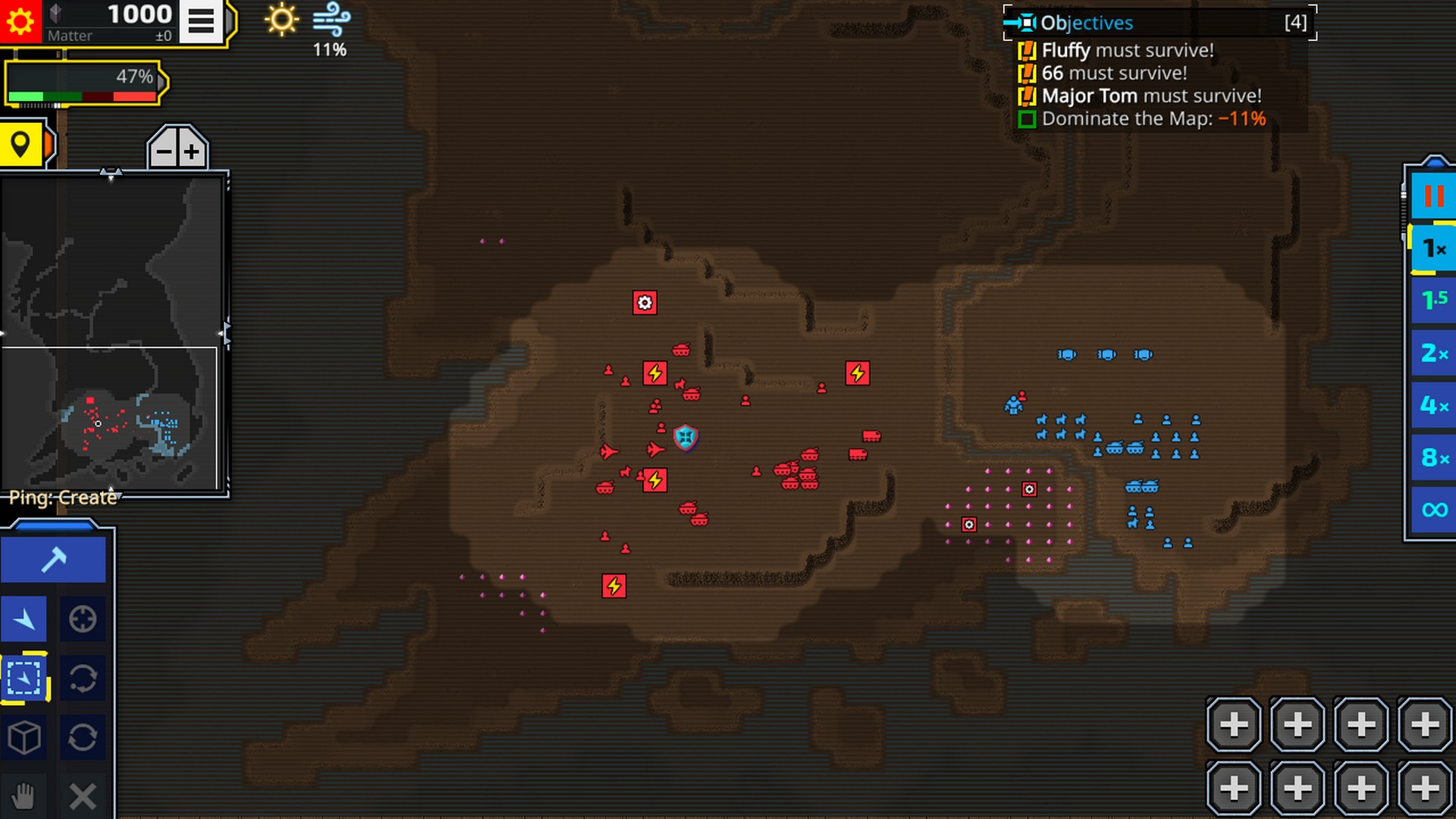The image size is (1456, 819).
Task: Open the Objectives panel header
Action: pyautogui.click(x=1086, y=23)
